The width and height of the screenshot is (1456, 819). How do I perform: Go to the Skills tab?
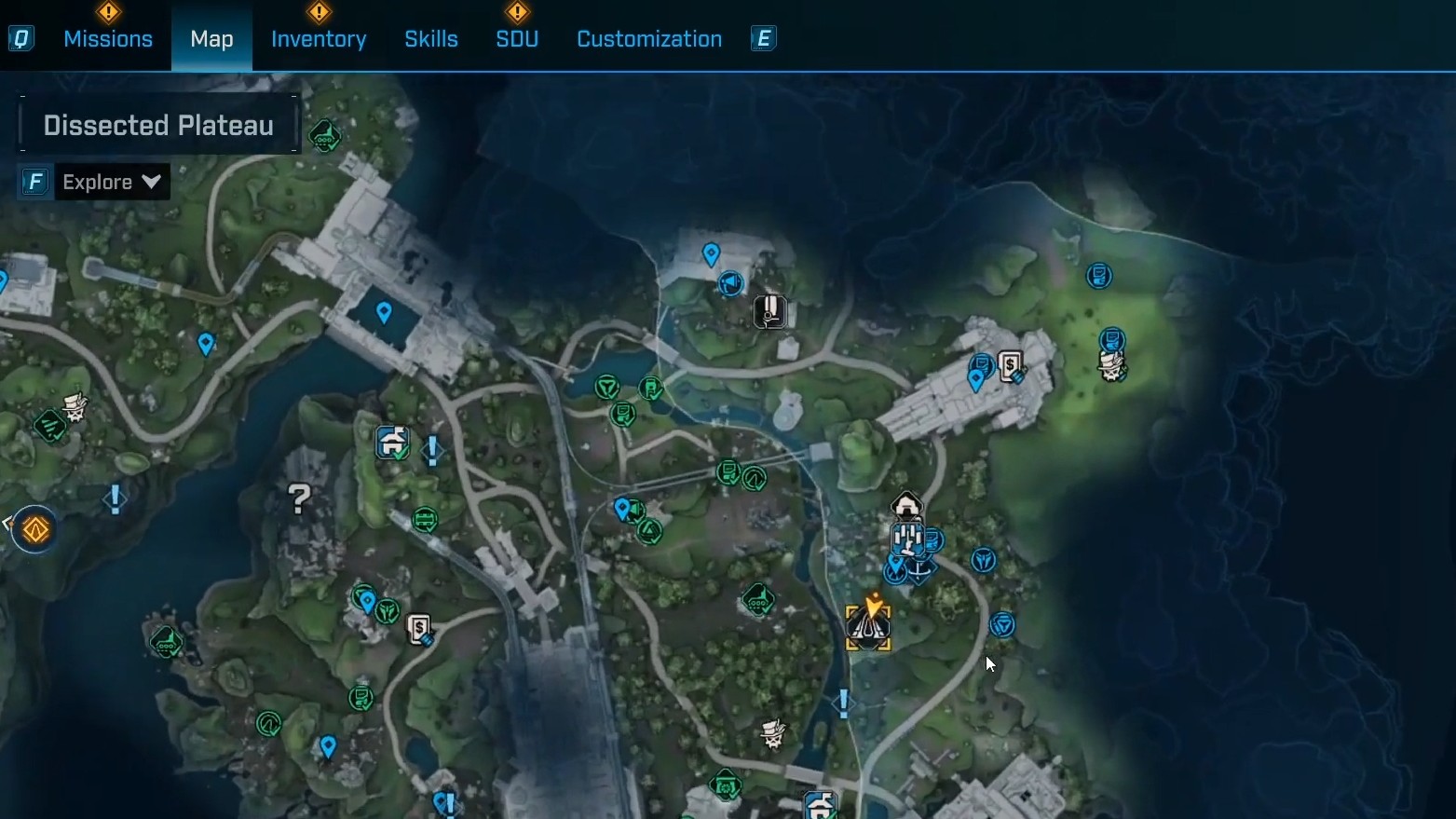point(430,39)
